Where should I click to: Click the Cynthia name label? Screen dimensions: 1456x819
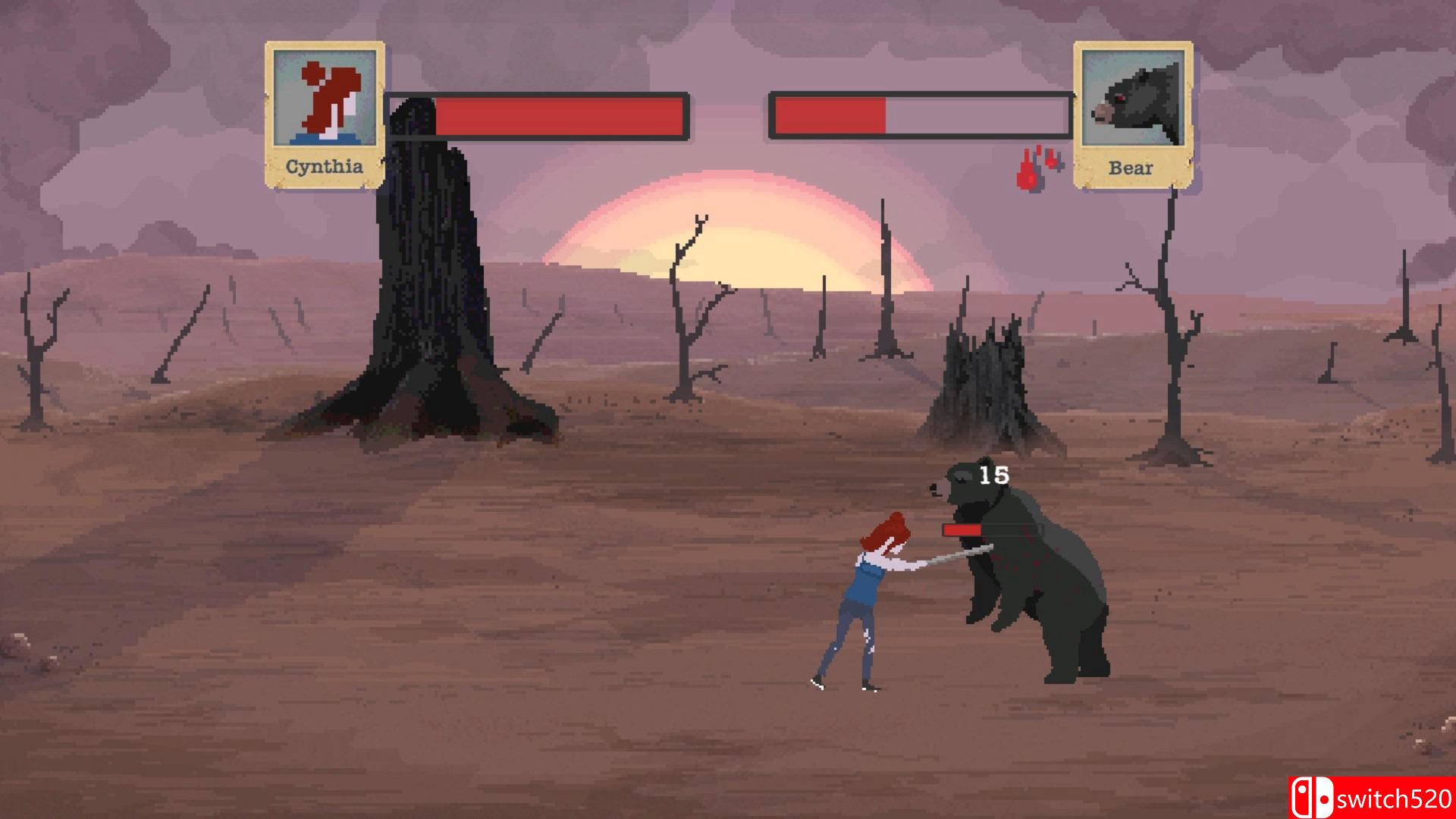click(325, 165)
